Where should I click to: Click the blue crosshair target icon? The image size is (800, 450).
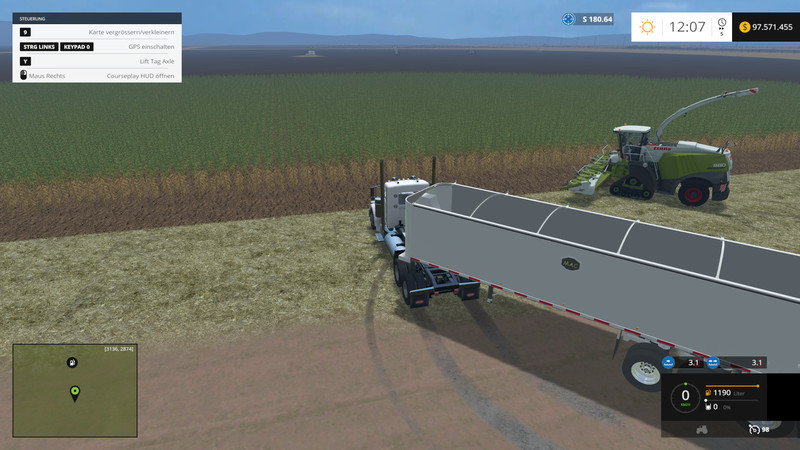coord(569,19)
